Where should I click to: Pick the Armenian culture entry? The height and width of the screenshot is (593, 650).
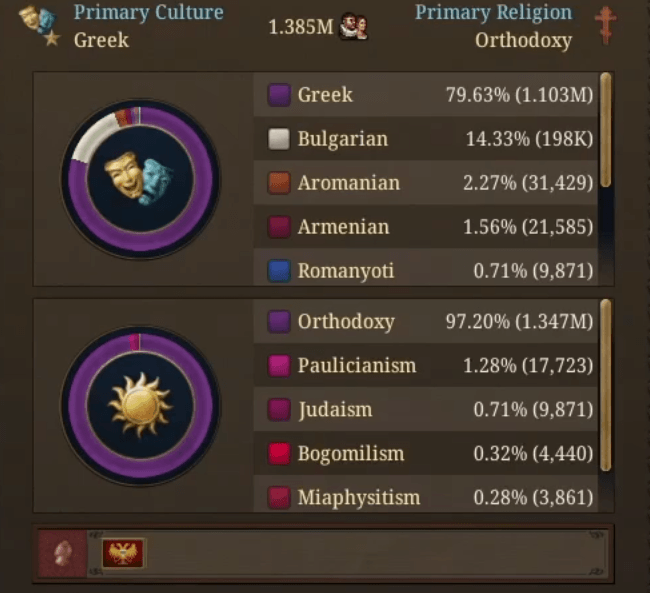pos(425,227)
